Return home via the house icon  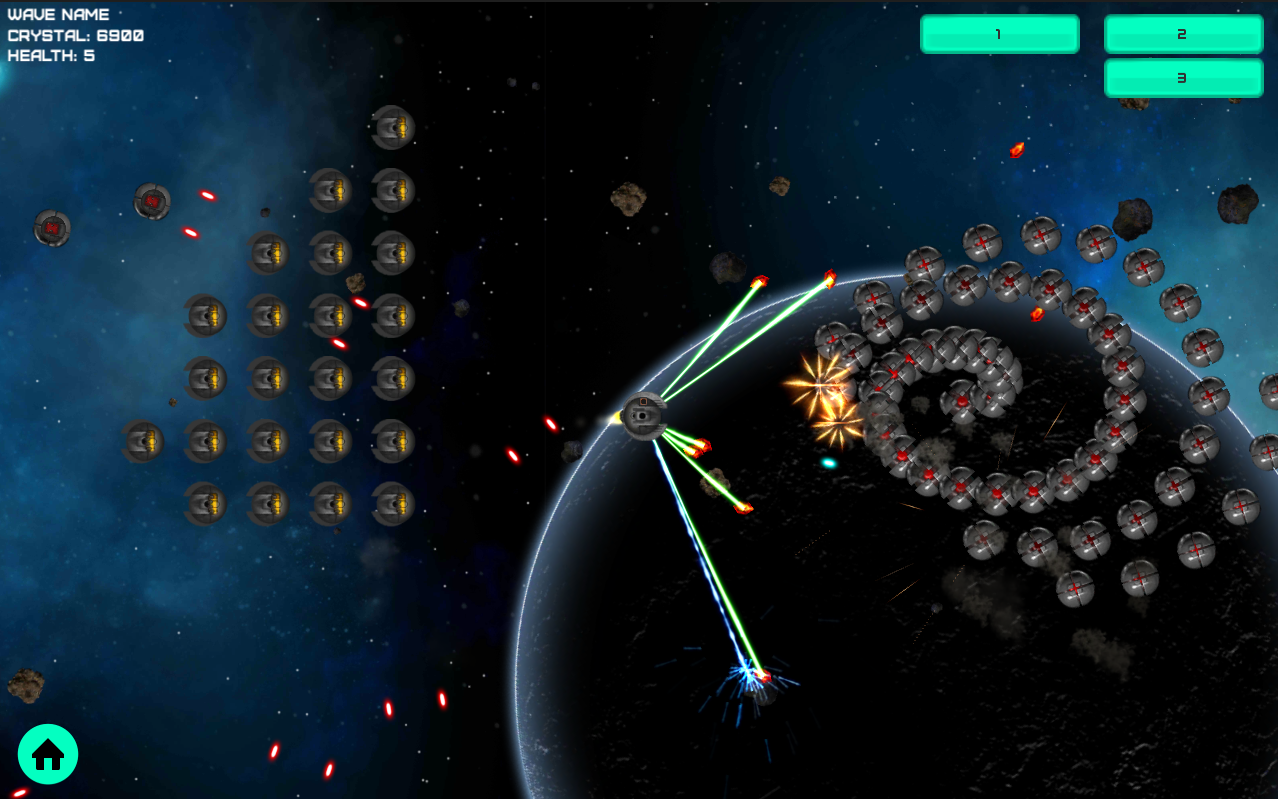click(x=48, y=754)
